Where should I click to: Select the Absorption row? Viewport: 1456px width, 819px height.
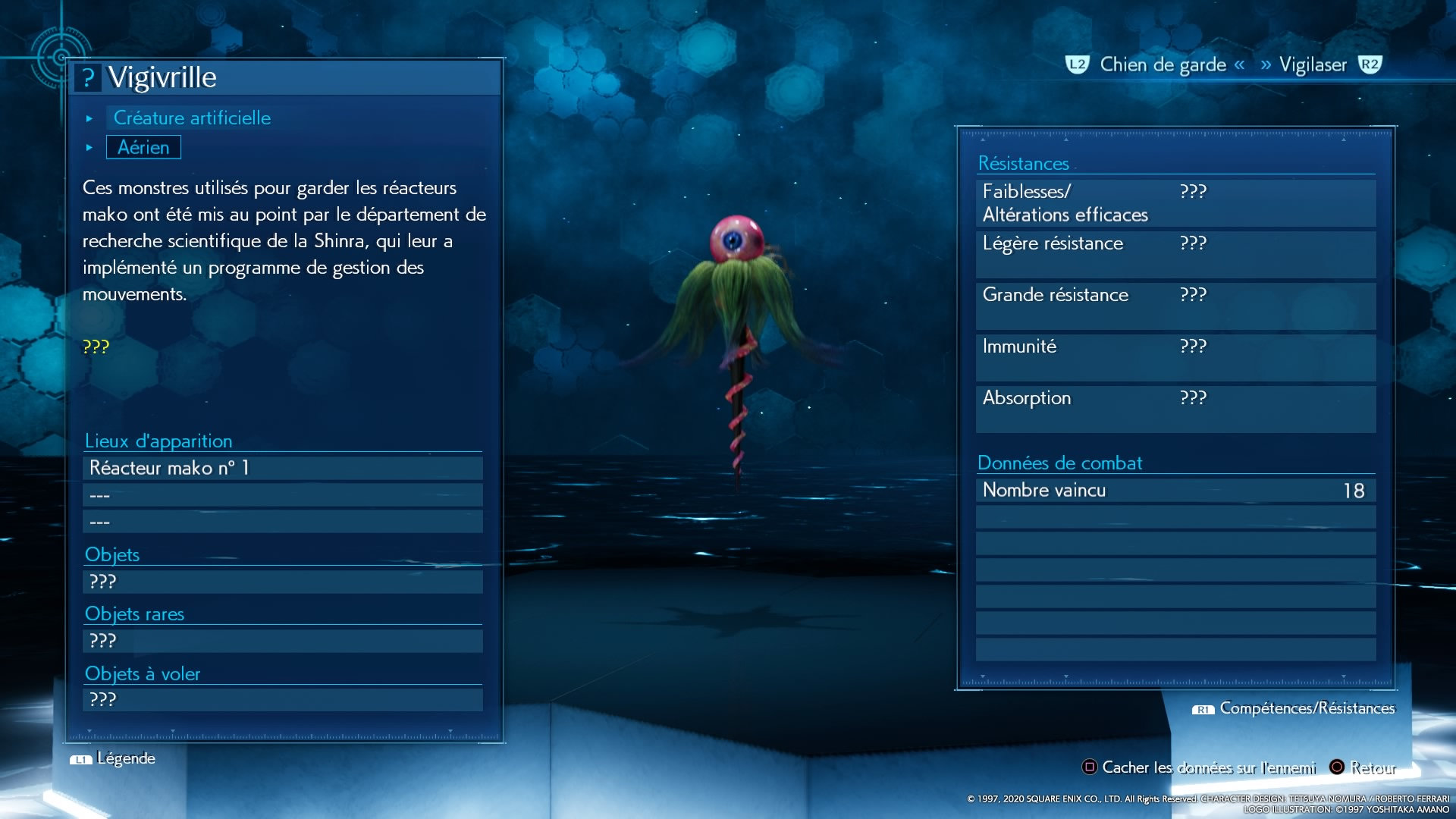pyautogui.click(x=1175, y=409)
